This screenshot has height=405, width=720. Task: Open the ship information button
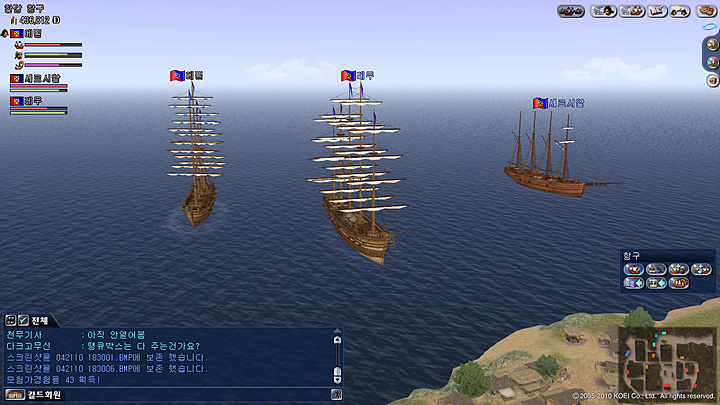(x=631, y=11)
